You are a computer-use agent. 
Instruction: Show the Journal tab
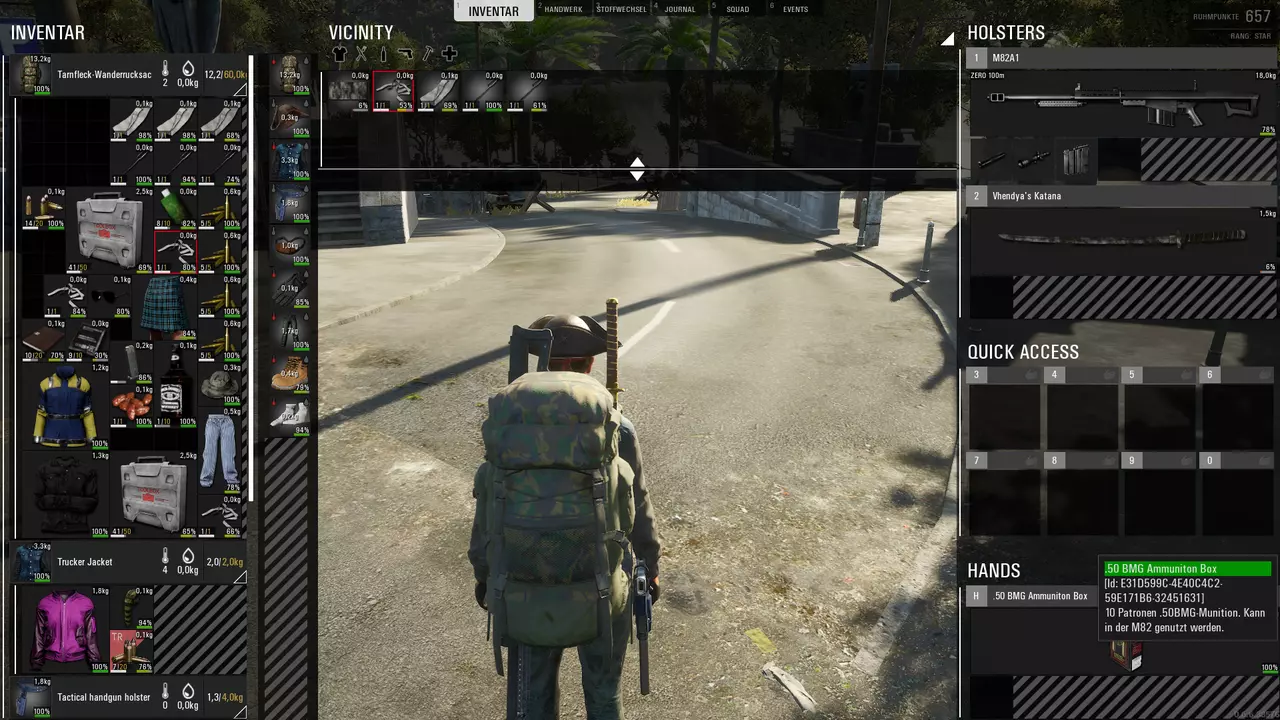(x=680, y=10)
